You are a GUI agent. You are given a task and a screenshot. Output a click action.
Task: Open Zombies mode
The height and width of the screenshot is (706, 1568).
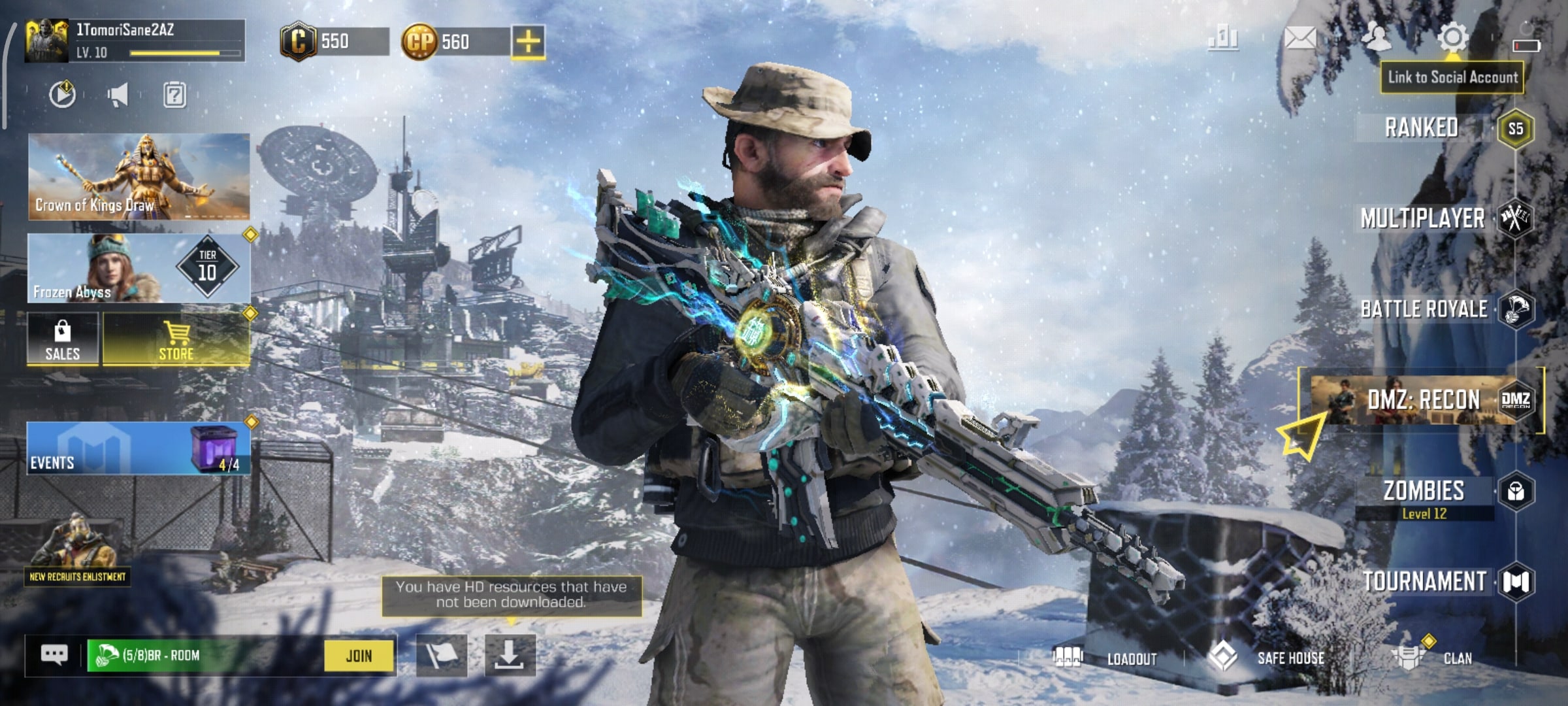pyautogui.click(x=1424, y=492)
